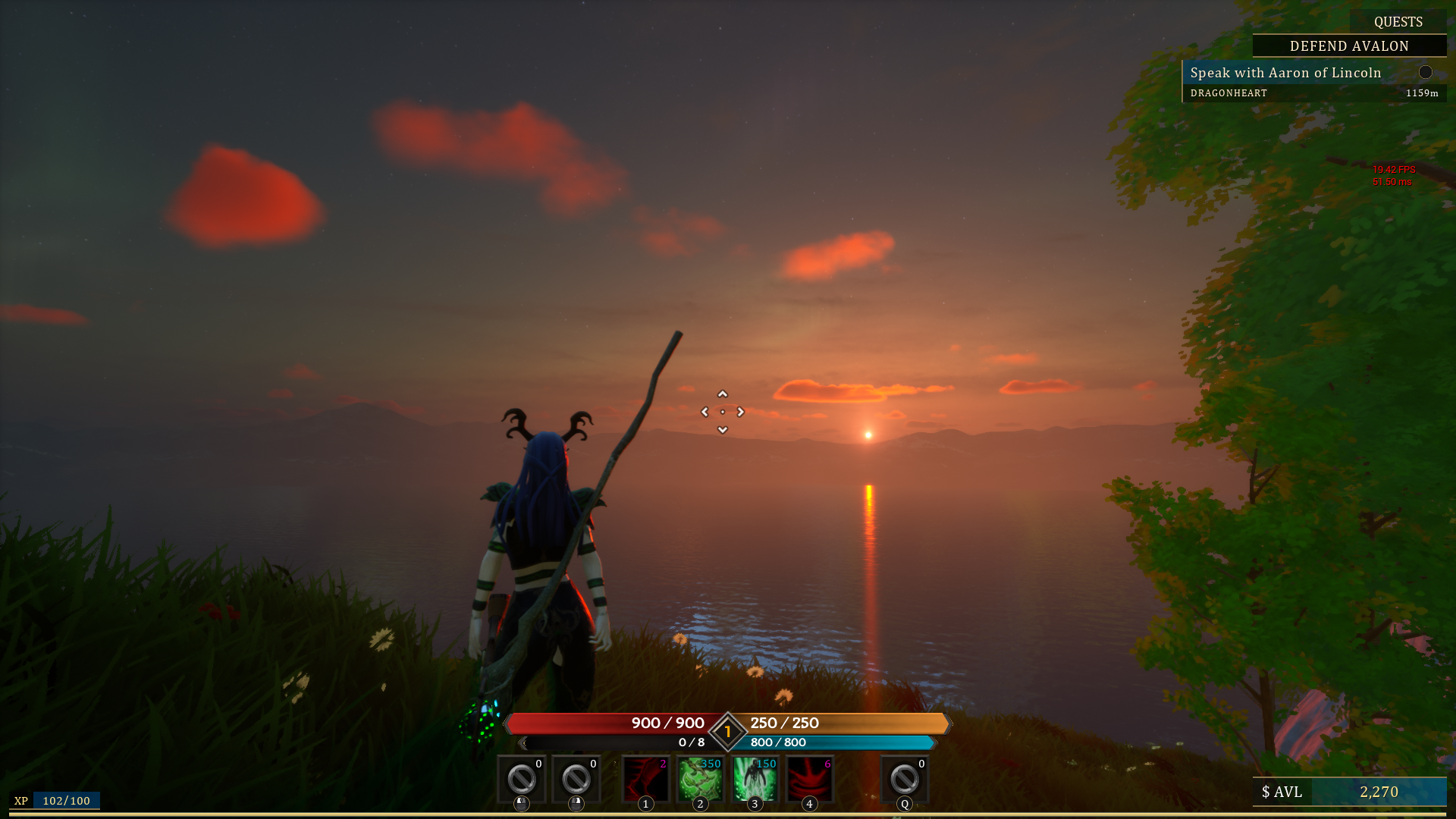
Task: Click the $ AVL currency display
Action: pos(1281,792)
